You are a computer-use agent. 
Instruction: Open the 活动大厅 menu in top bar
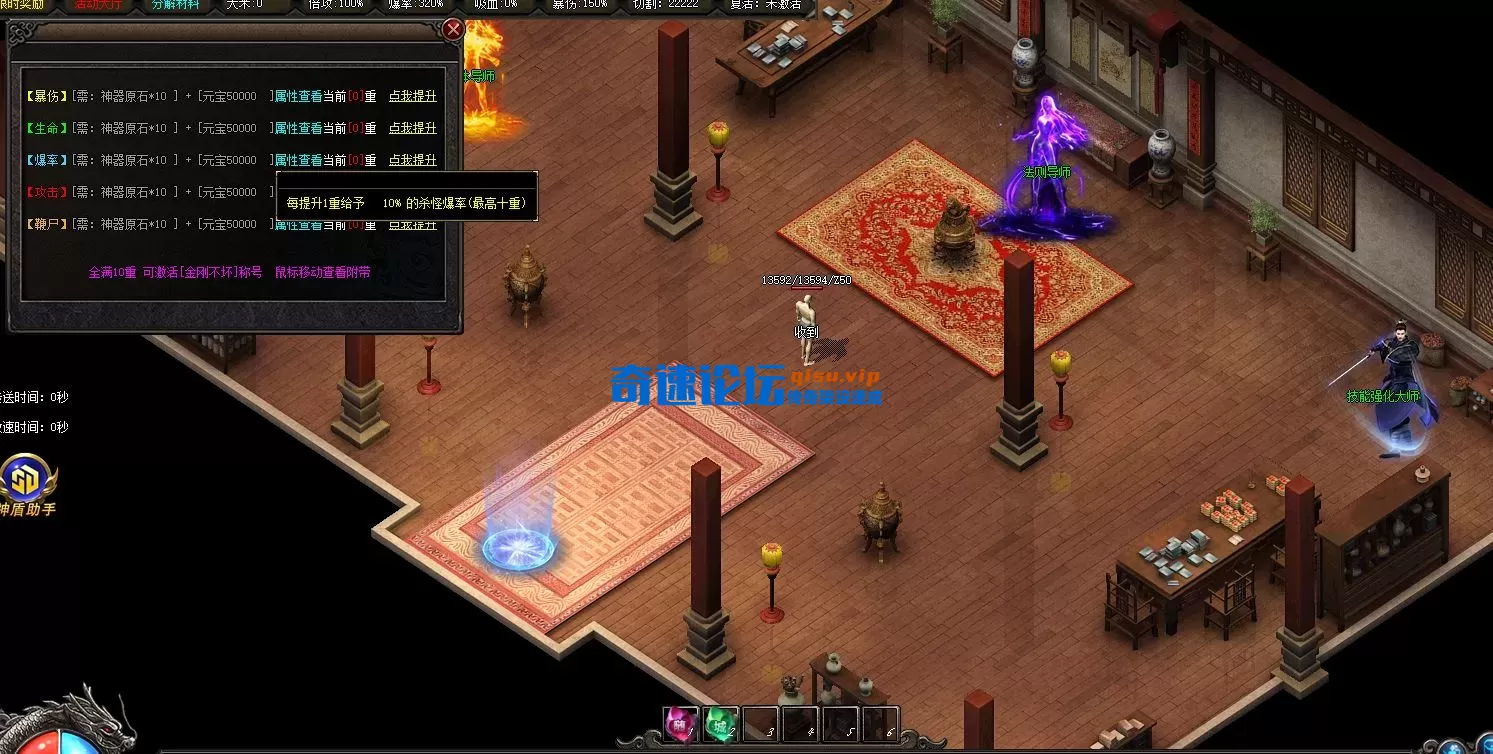97,4
